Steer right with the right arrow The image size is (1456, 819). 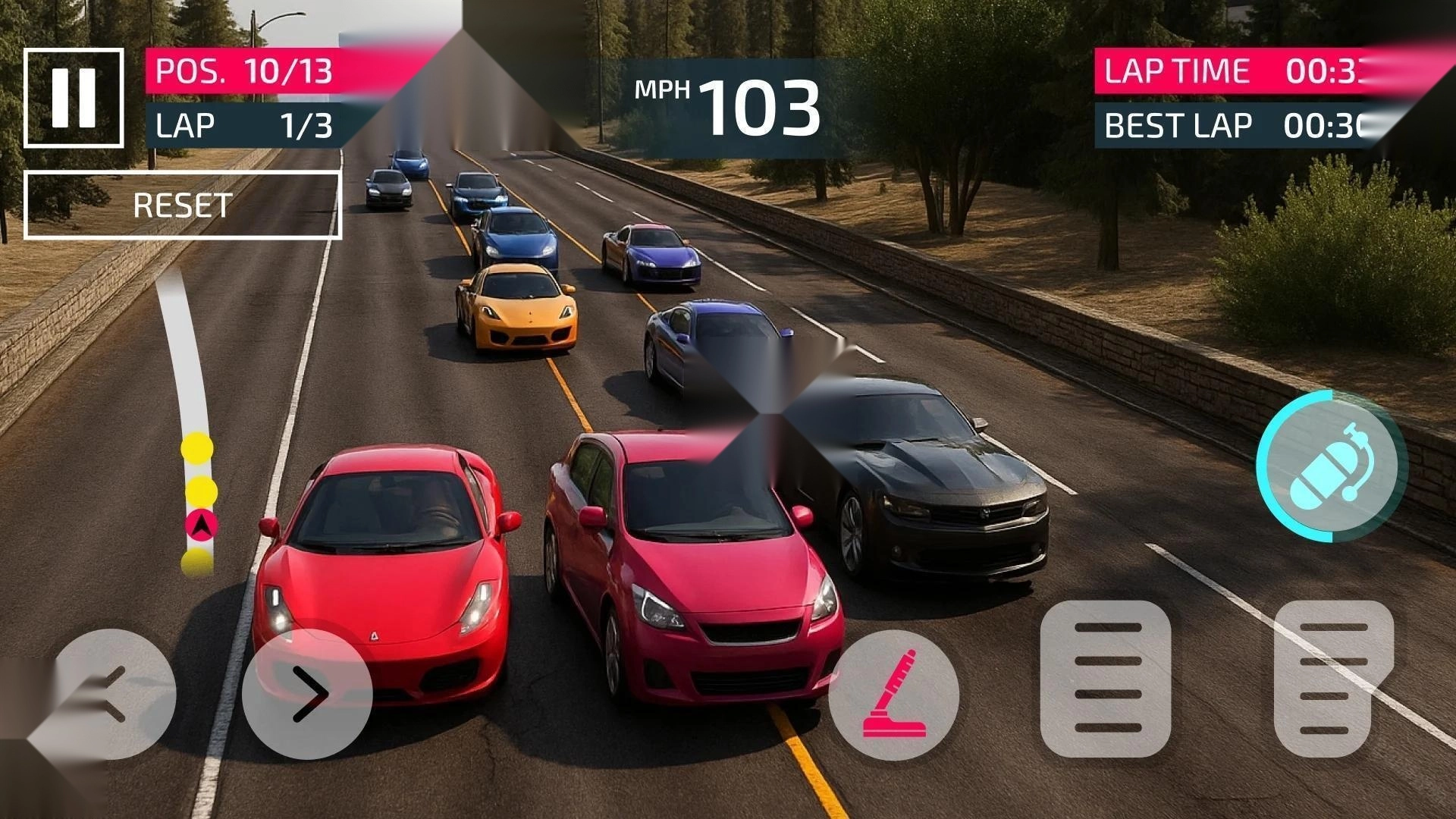(x=307, y=694)
